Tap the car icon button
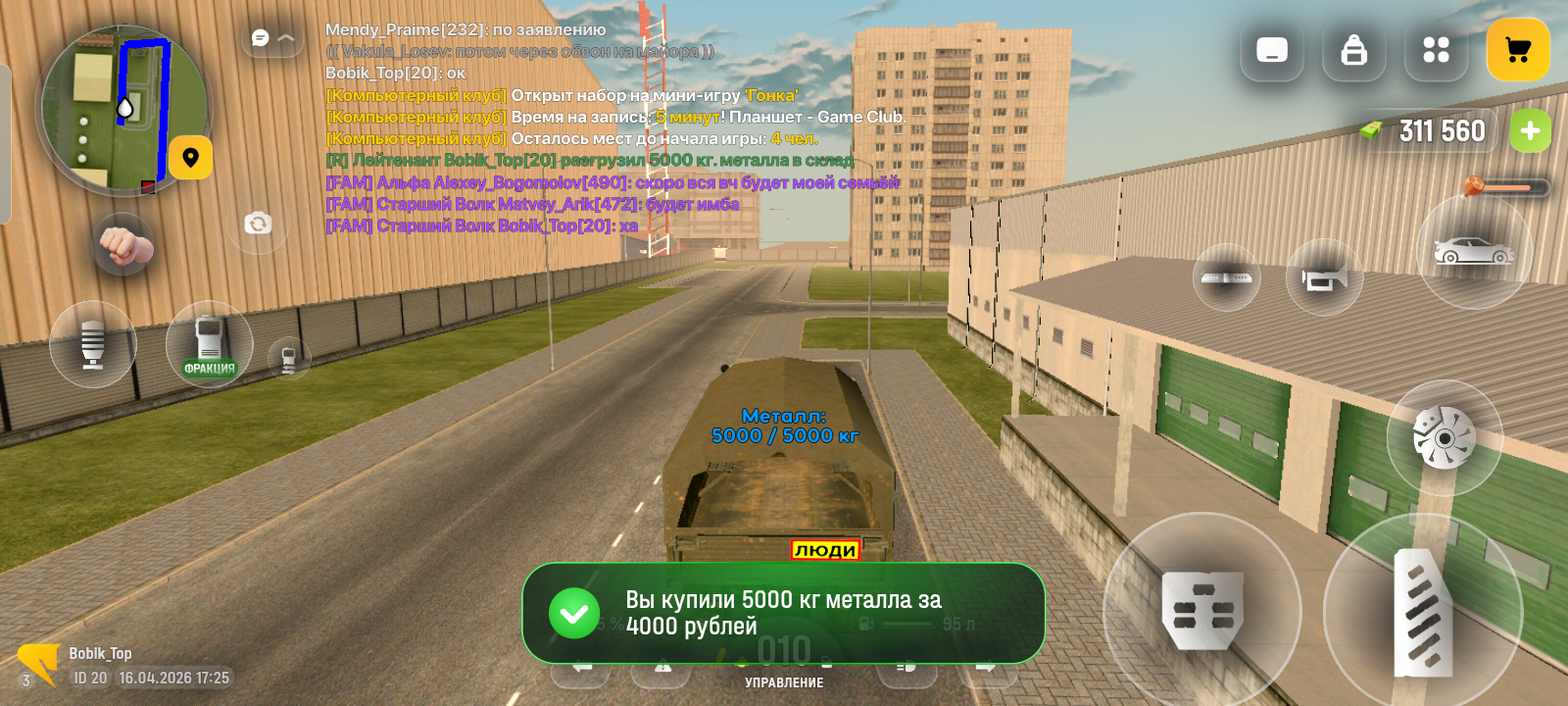This screenshot has height=706, width=1568. click(1474, 252)
